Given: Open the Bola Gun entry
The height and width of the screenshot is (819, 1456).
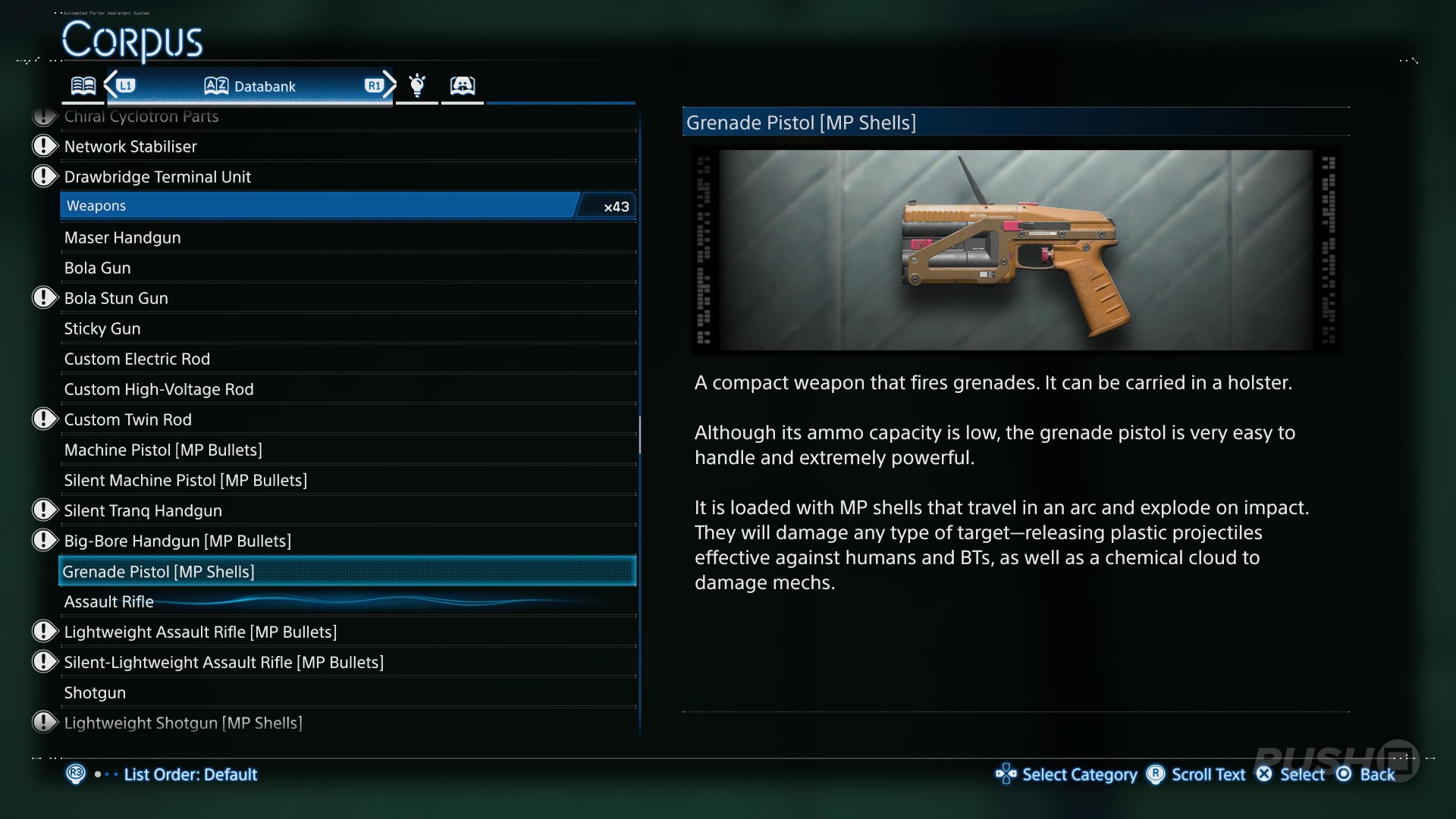Looking at the screenshot, I should pos(98,268).
